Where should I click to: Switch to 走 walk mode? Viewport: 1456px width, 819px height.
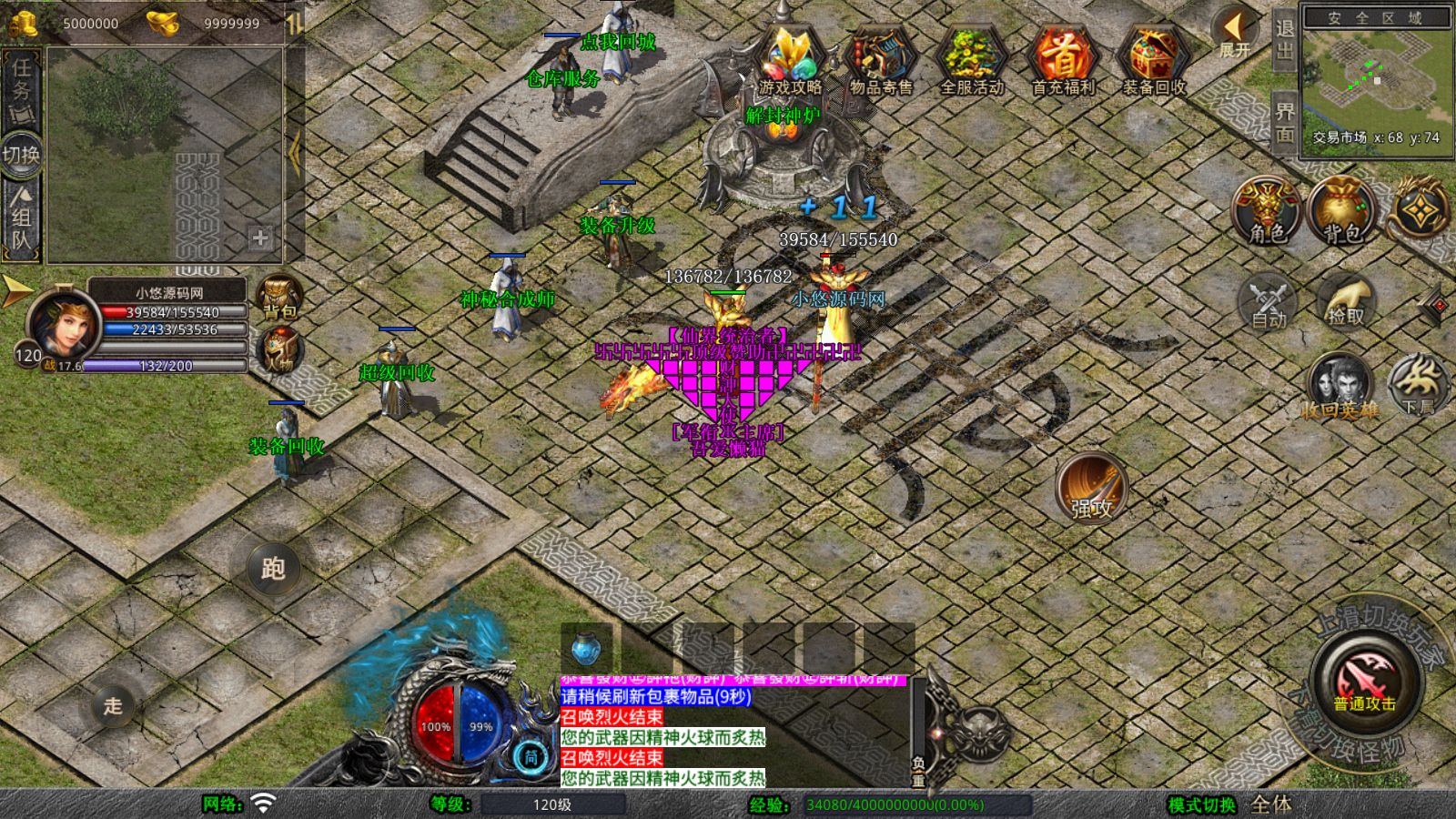[113, 705]
